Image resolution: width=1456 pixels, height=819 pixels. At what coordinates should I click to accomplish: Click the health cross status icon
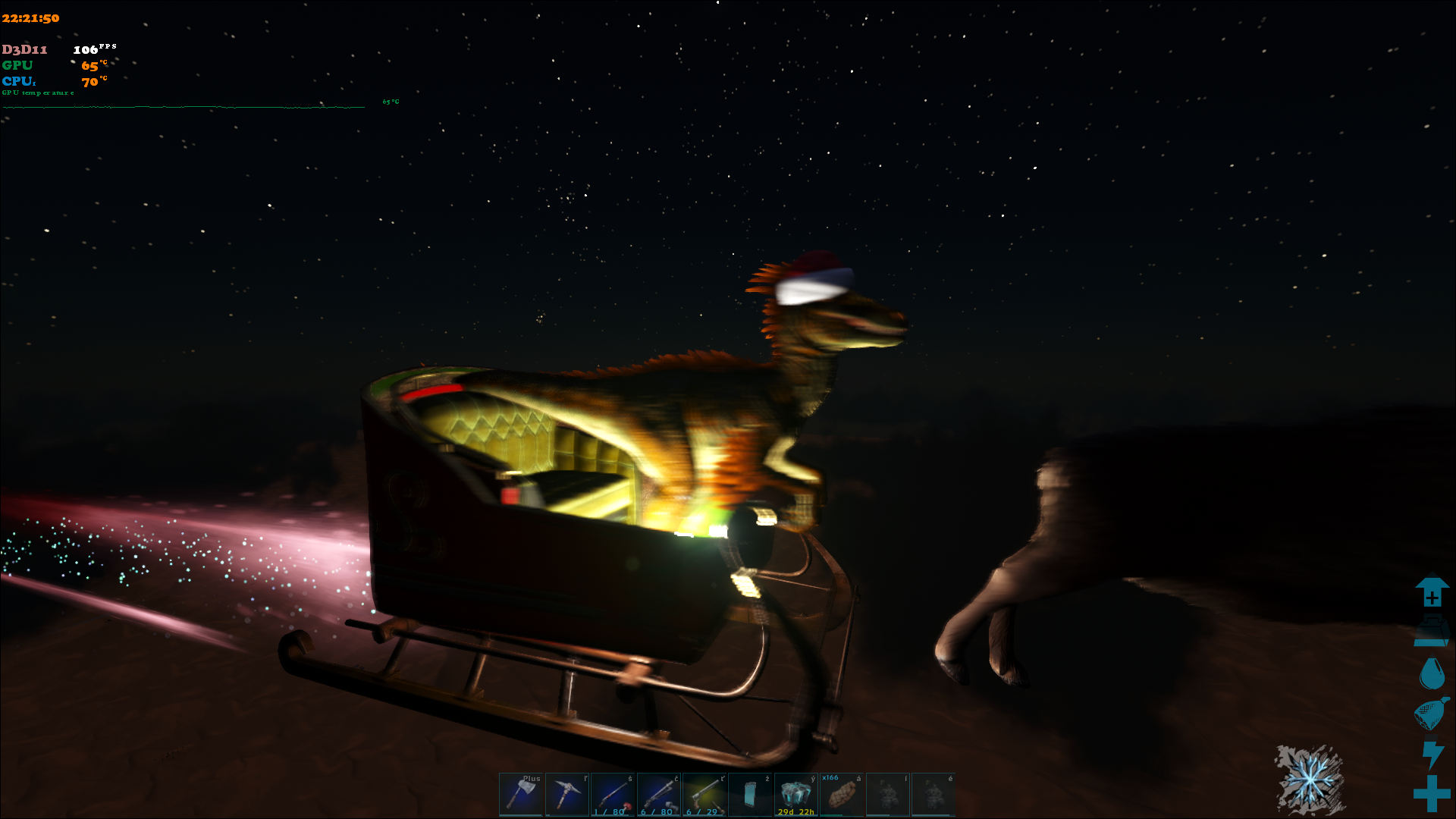click(1432, 793)
